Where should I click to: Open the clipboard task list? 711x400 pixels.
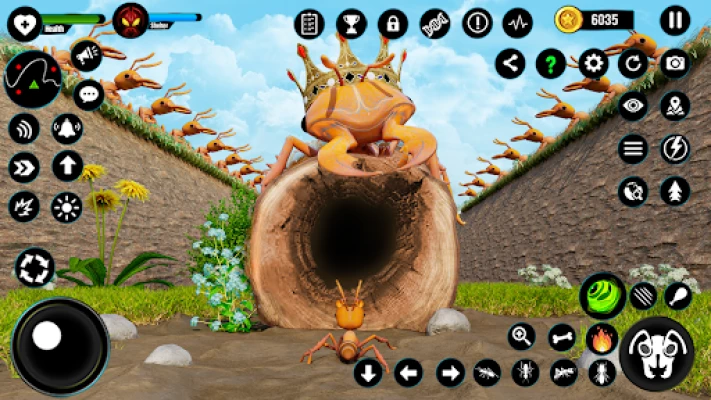pyautogui.click(x=310, y=23)
